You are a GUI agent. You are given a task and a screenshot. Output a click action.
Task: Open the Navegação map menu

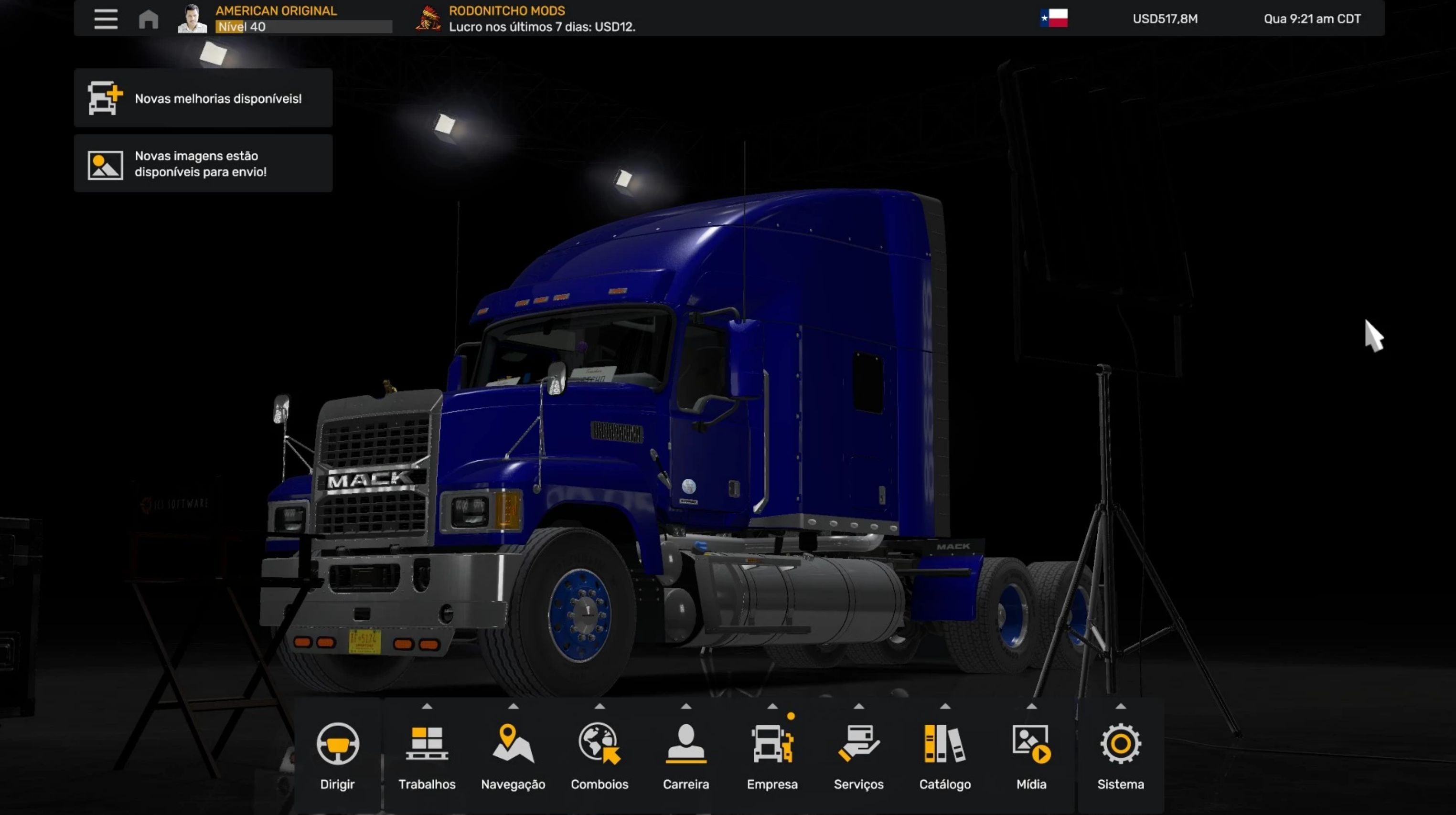coord(513,756)
